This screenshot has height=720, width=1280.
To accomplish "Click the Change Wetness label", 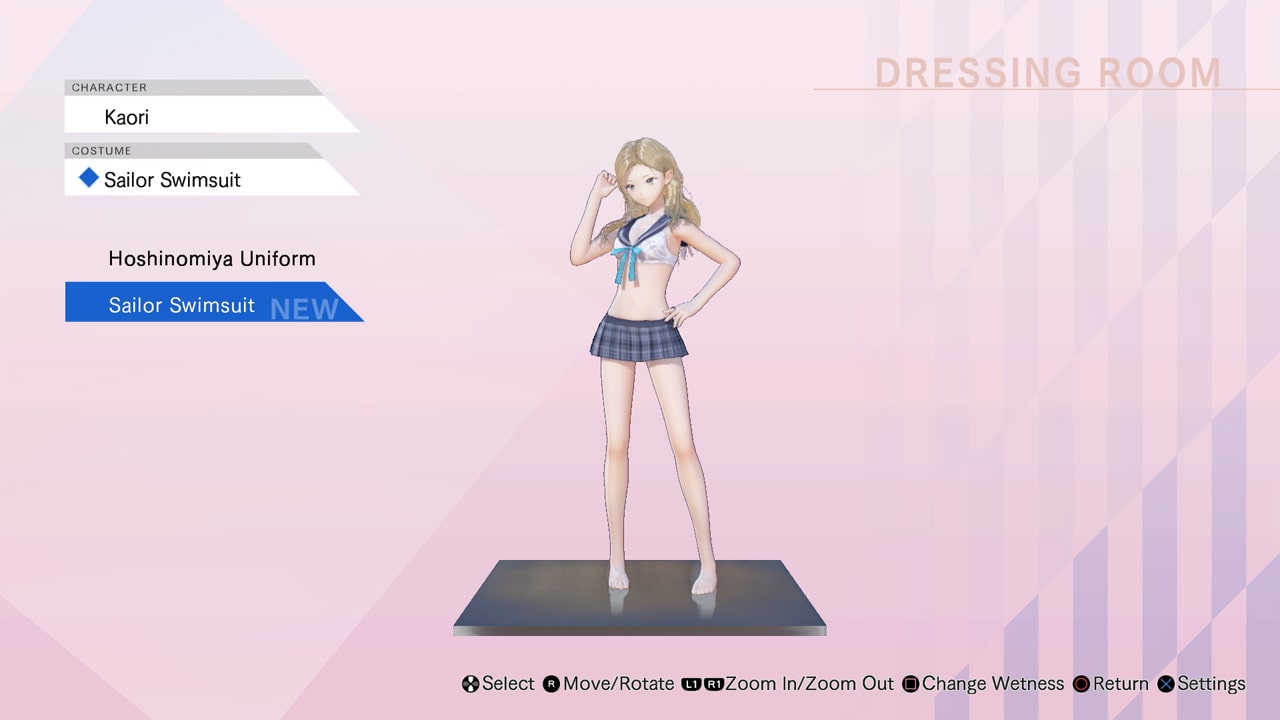I will pyautogui.click(x=993, y=684).
